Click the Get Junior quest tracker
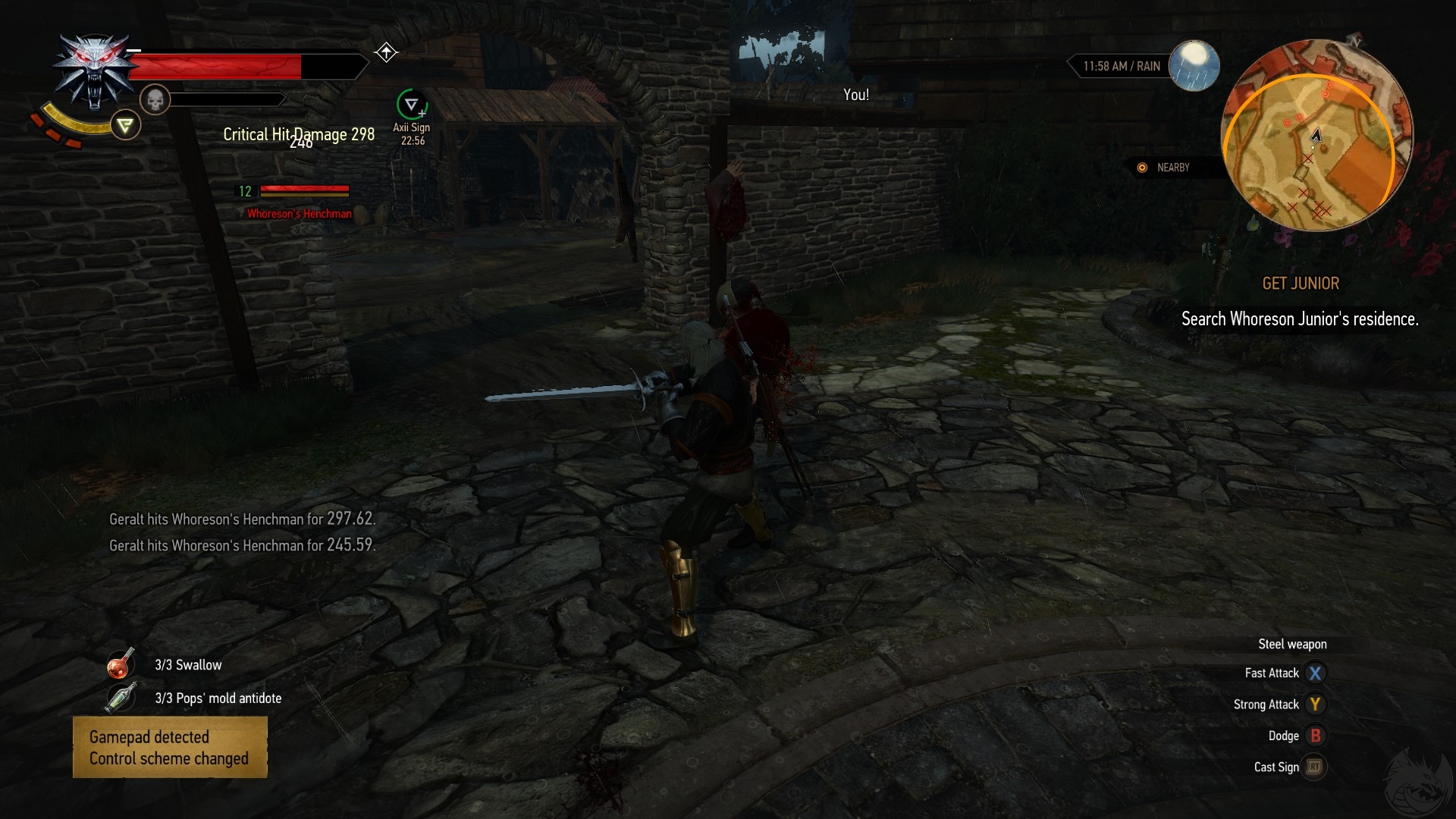1456x819 pixels. [1300, 284]
